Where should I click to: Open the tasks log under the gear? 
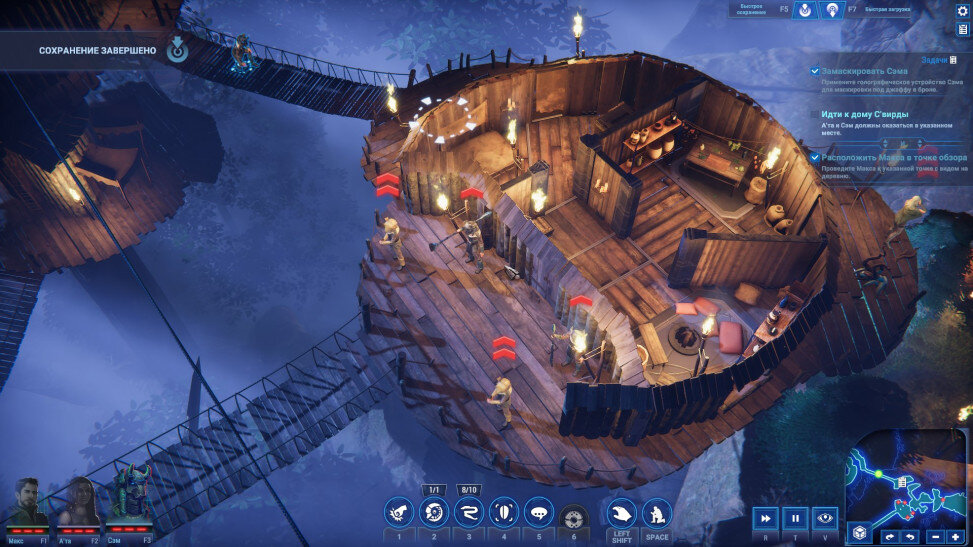(962, 29)
